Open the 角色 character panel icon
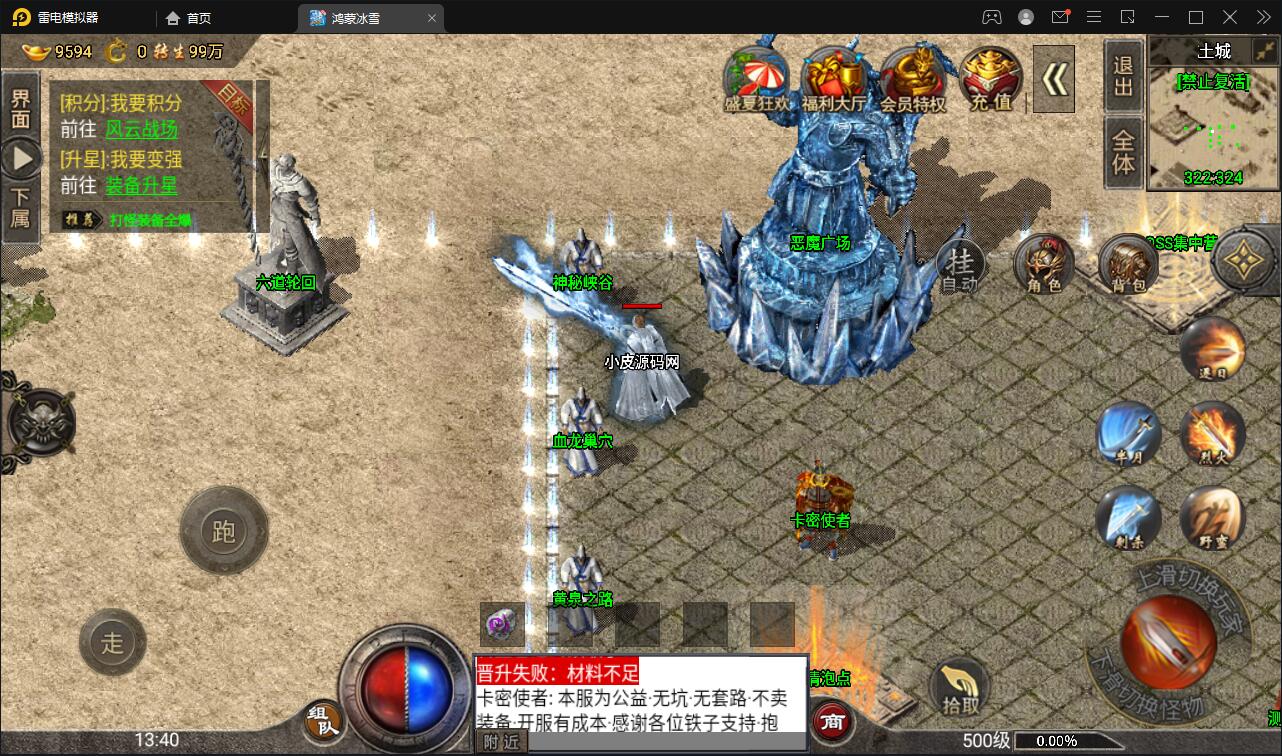This screenshot has width=1282, height=756. [x=1044, y=265]
